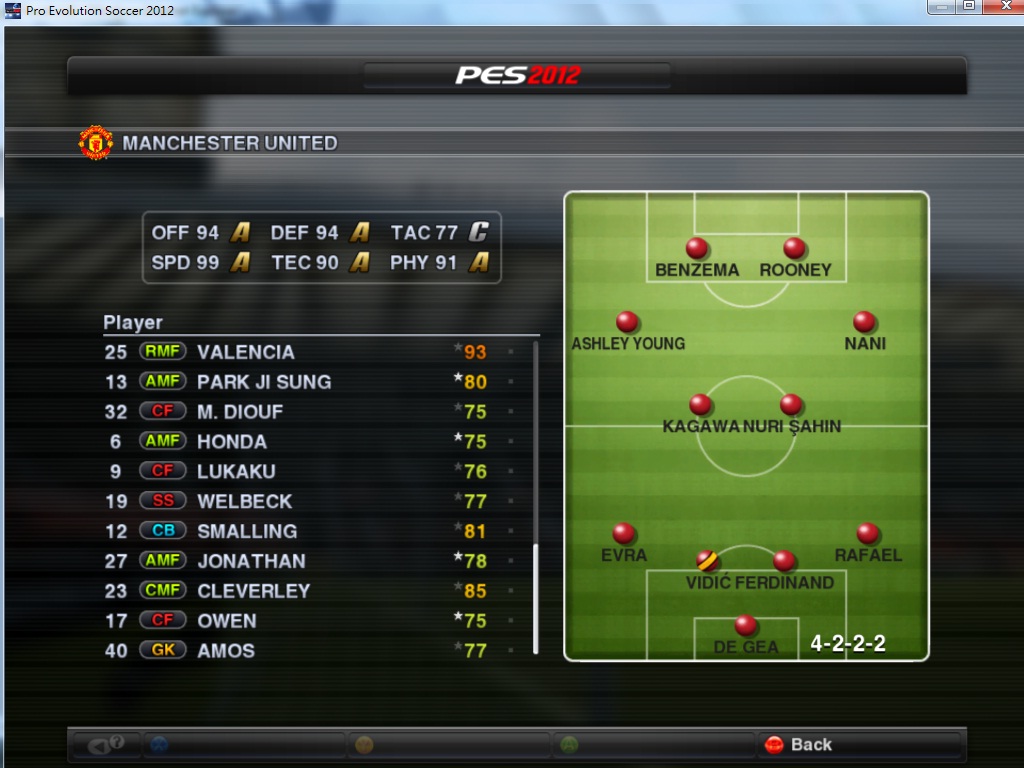Select Benzema's marker on the pitch
The width and height of the screenshot is (1024, 768).
(x=697, y=248)
